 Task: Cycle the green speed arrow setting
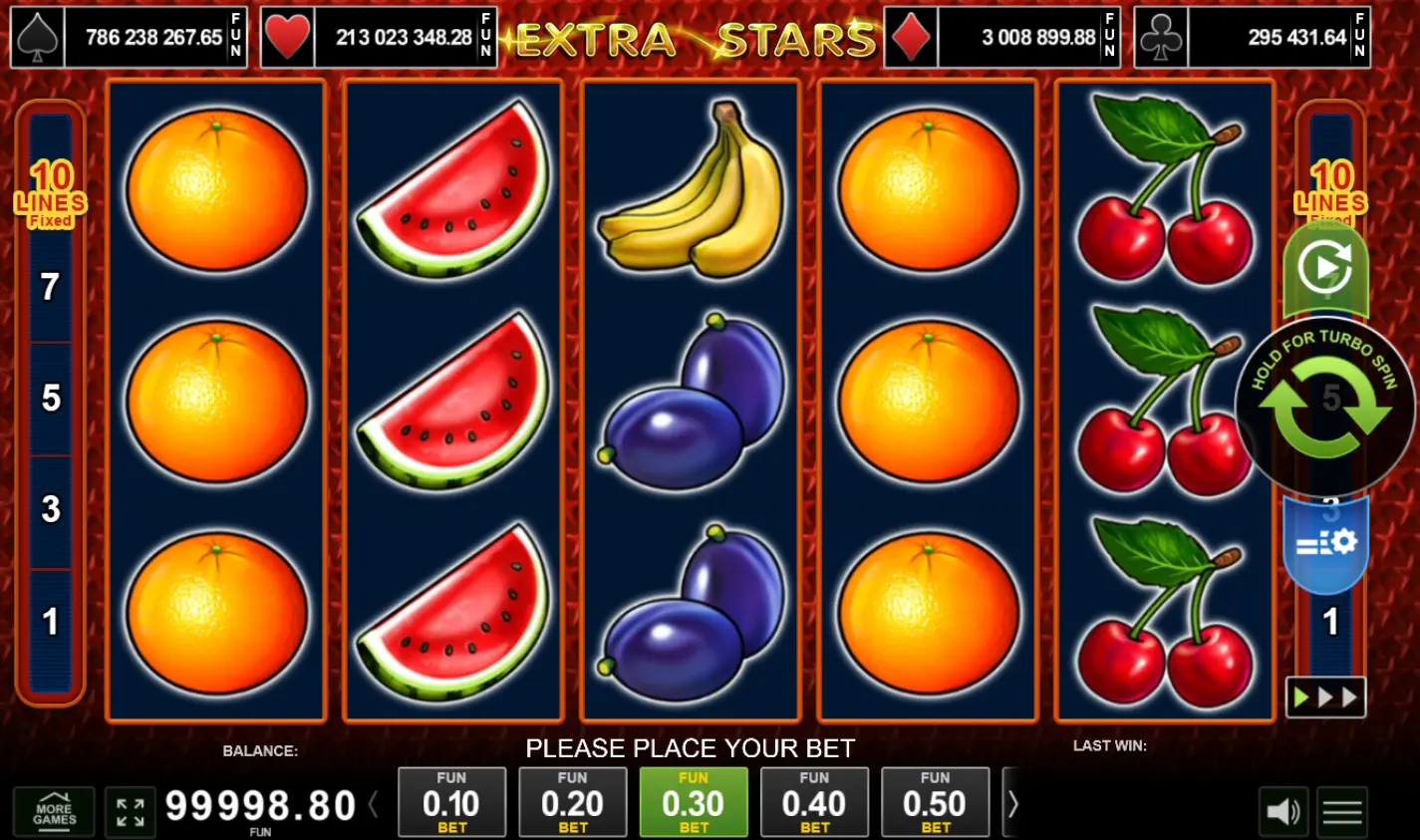click(x=1325, y=264)
